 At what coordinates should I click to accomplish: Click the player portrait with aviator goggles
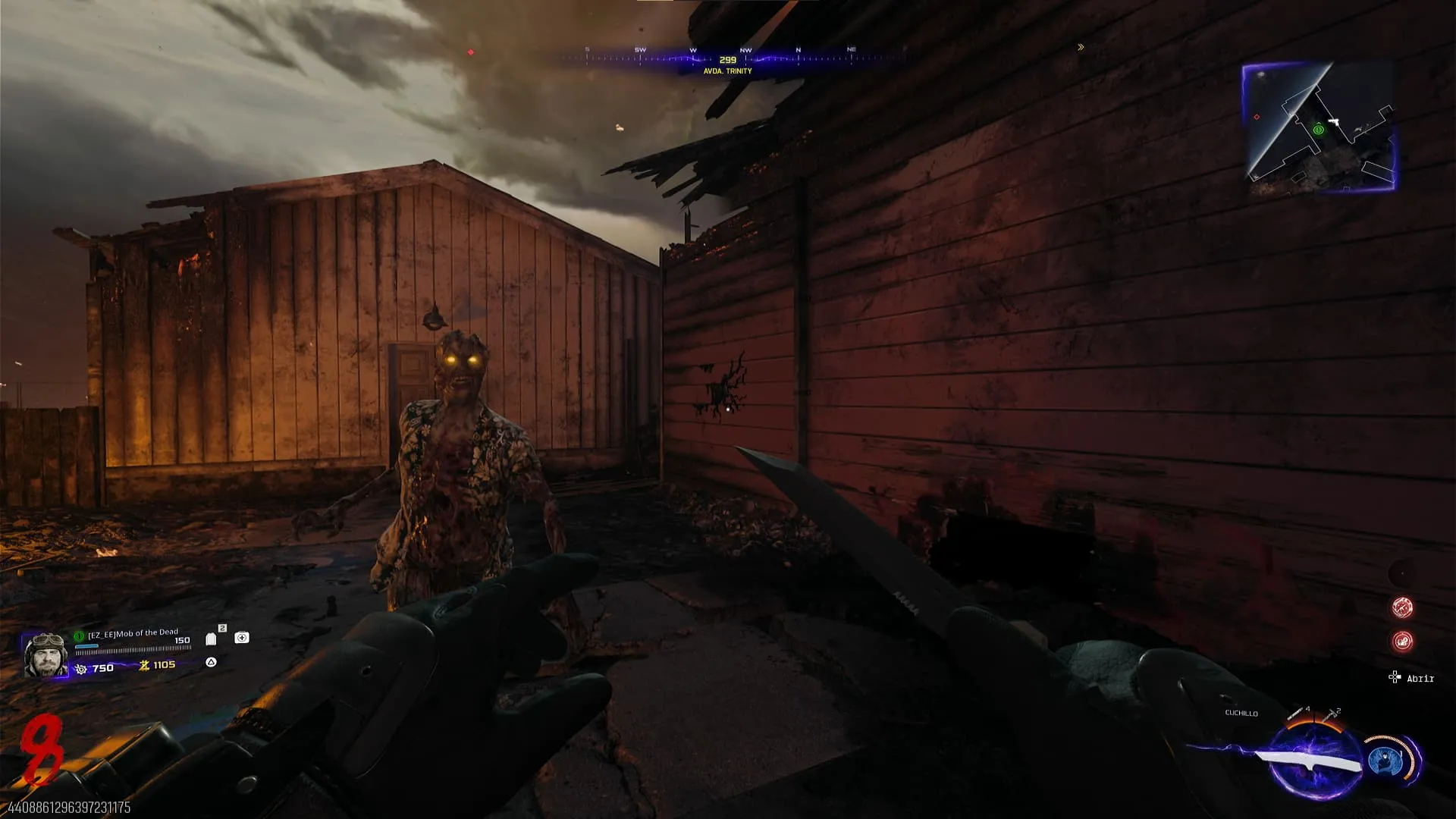[45, 655]
